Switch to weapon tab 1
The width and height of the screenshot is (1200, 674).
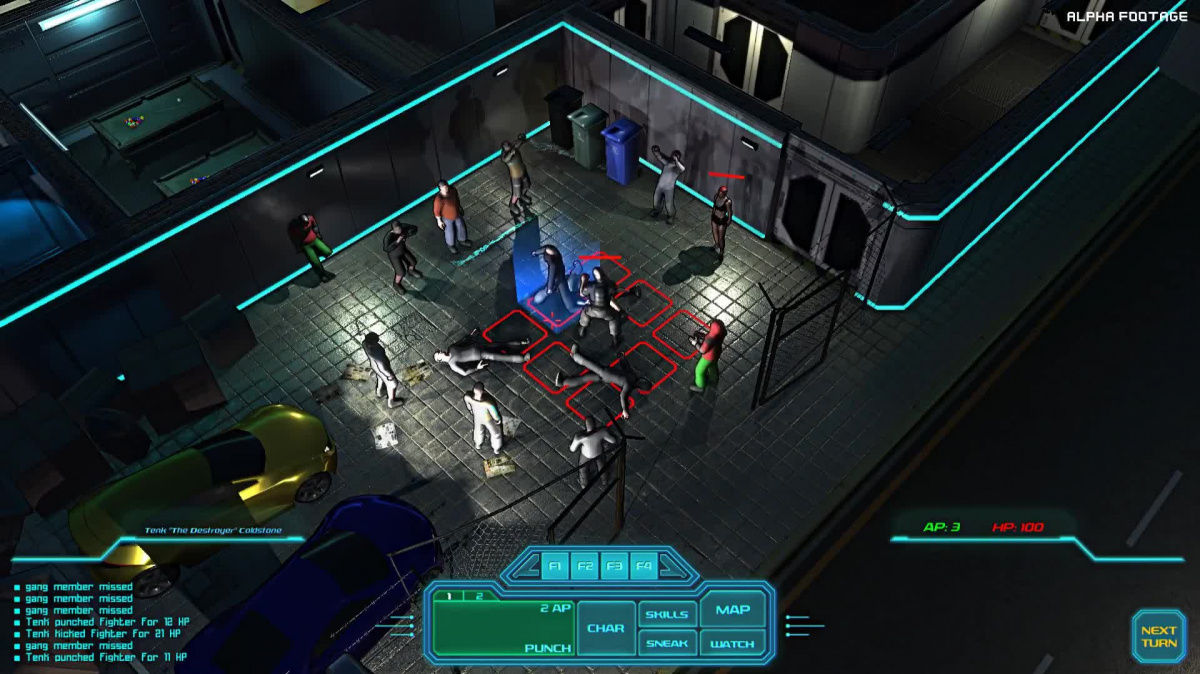tap(449, 596)
